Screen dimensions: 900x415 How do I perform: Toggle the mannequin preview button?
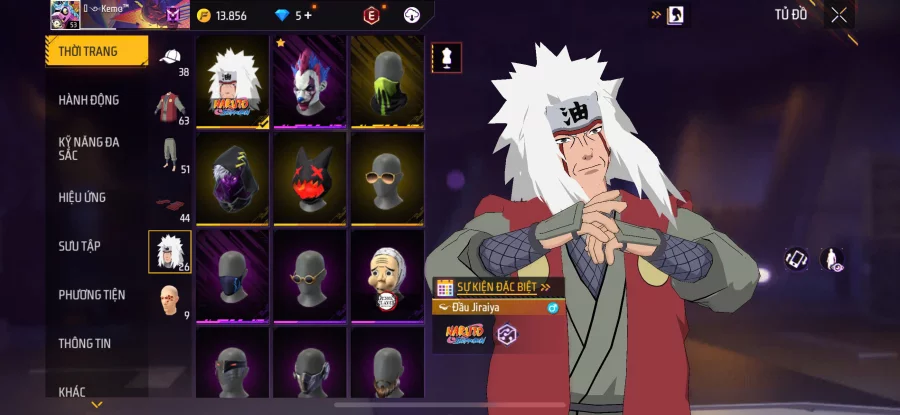(x=446, y=57)
